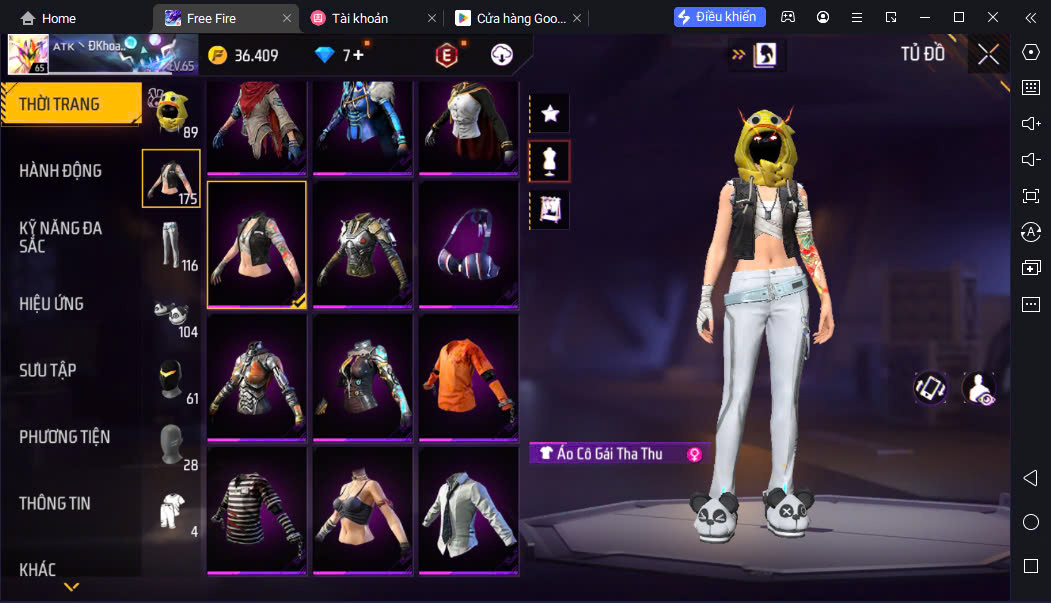This screenshot has width=1051, height=603.
Task: Switch to the HÀNH ĐỘNG tab
Action: [61, 171]
